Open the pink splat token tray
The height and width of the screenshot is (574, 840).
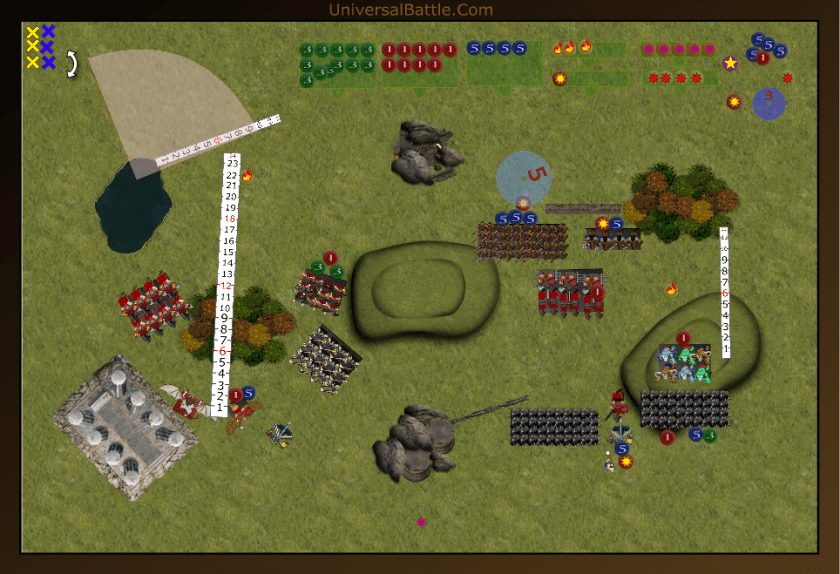click(680, 49)
